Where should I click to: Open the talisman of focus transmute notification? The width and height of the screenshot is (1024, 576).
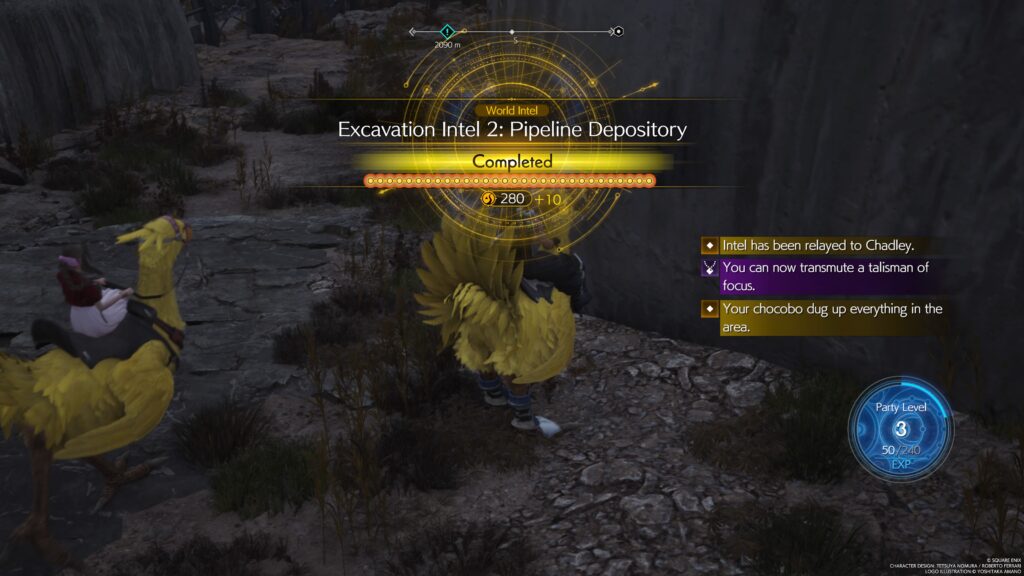pos(824,277)
